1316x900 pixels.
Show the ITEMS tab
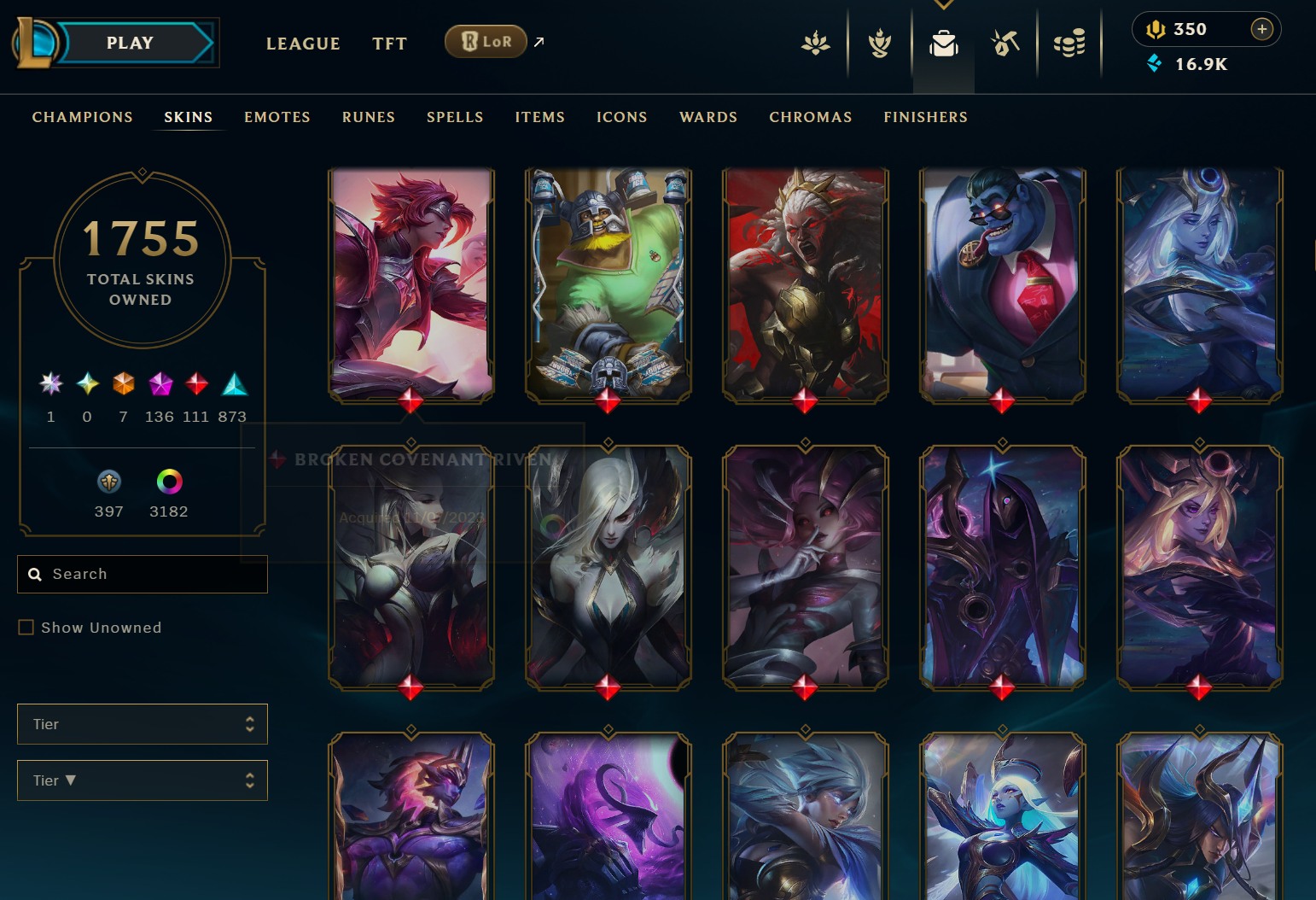(540, 117)
